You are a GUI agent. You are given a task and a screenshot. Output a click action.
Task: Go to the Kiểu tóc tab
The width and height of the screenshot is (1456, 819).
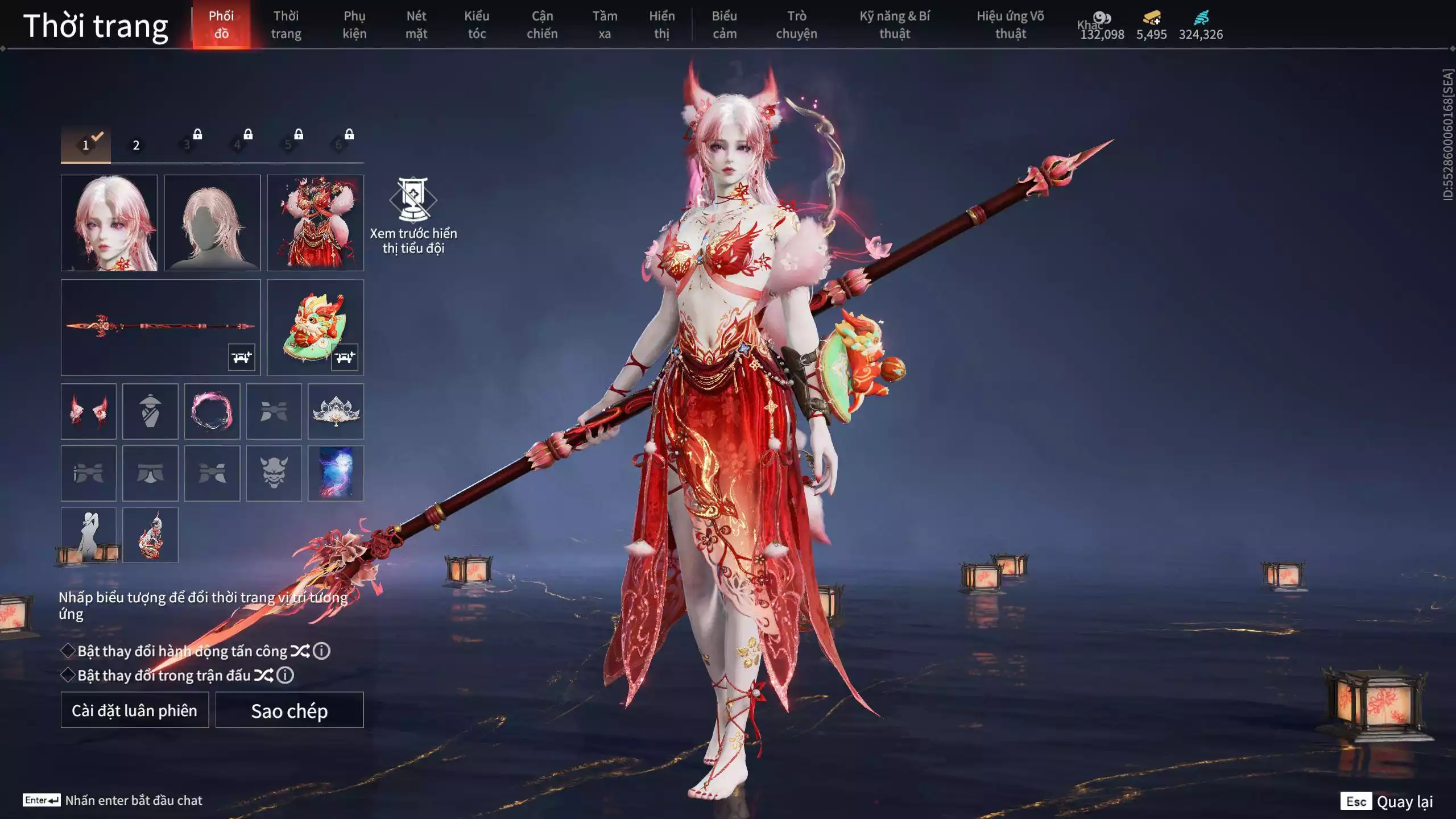[x=477, y=25]
